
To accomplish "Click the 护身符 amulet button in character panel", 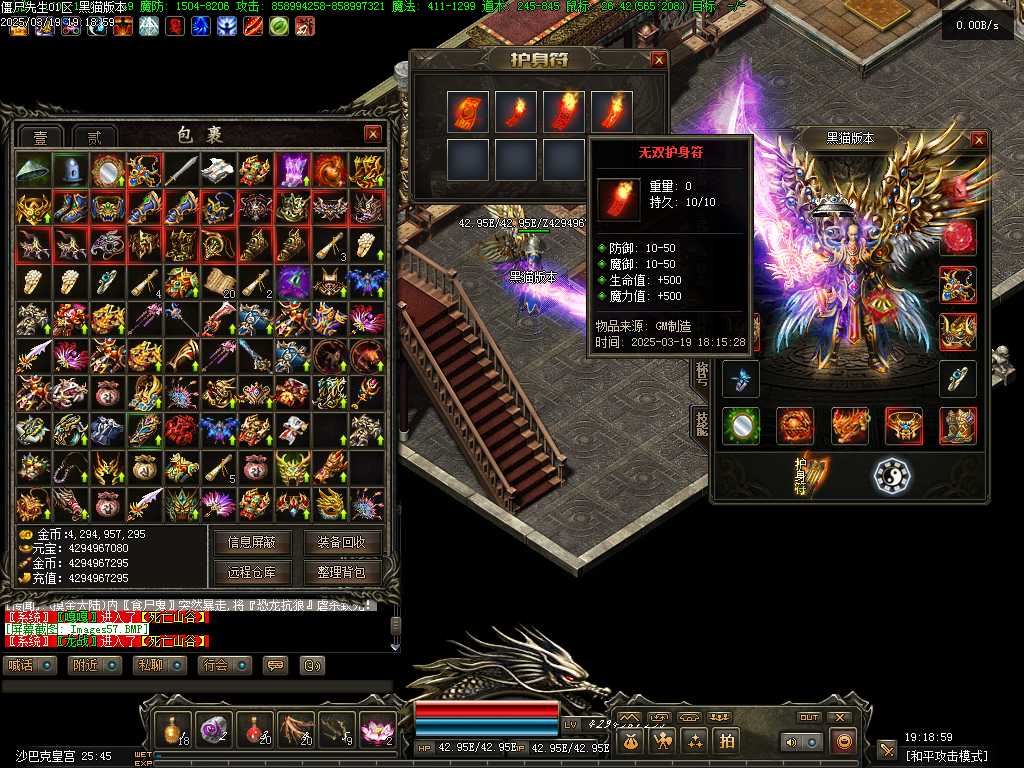I will click(811, 476).
